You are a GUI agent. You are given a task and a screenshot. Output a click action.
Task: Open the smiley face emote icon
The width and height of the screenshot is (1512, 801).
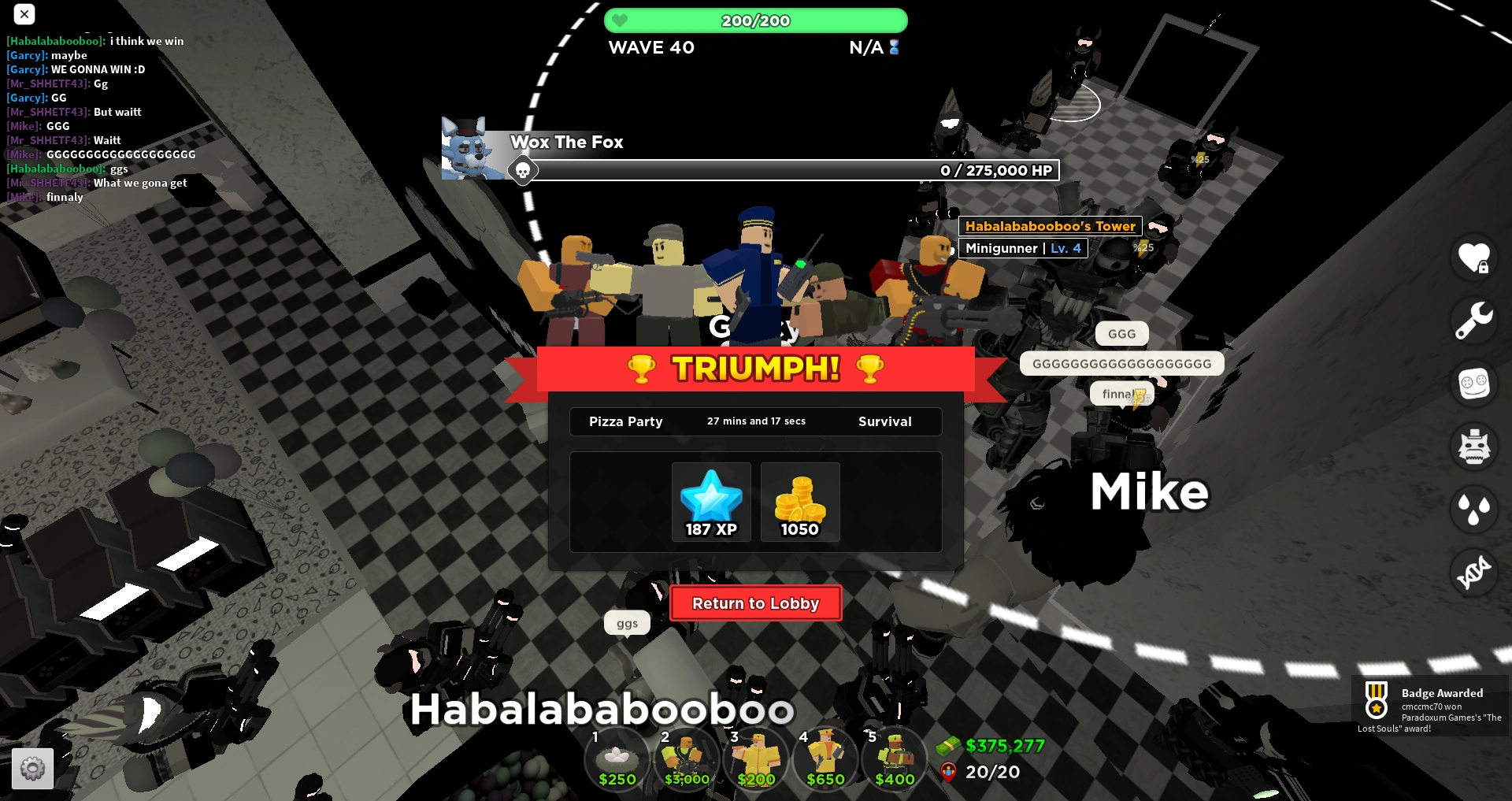[x=1473, y=384]
